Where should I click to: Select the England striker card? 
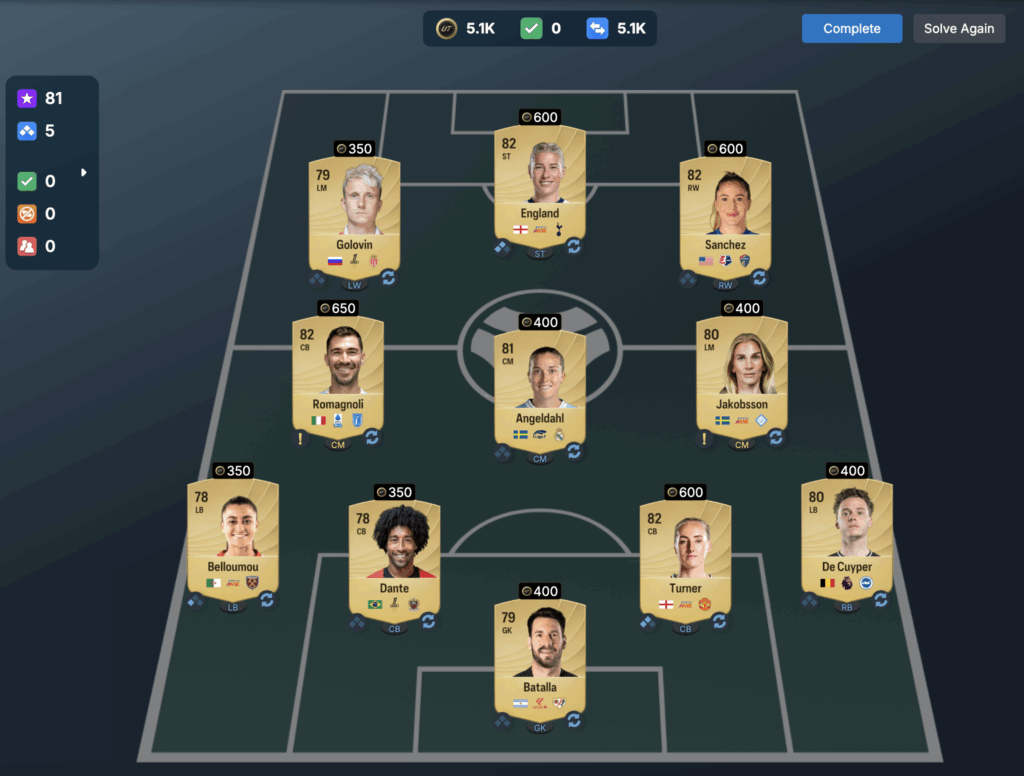(x=540, y=185)
